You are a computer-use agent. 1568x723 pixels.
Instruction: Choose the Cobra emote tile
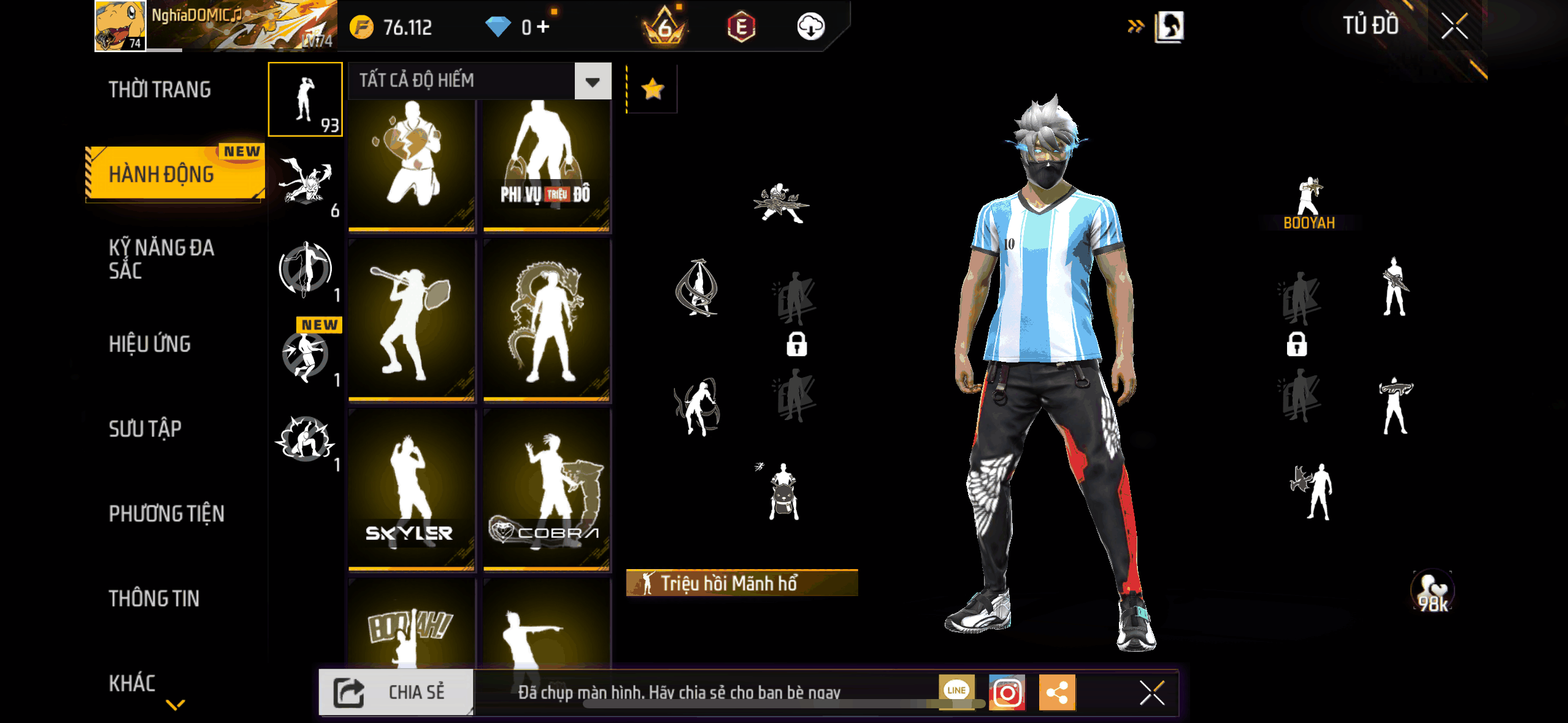(x=546, y=489)
